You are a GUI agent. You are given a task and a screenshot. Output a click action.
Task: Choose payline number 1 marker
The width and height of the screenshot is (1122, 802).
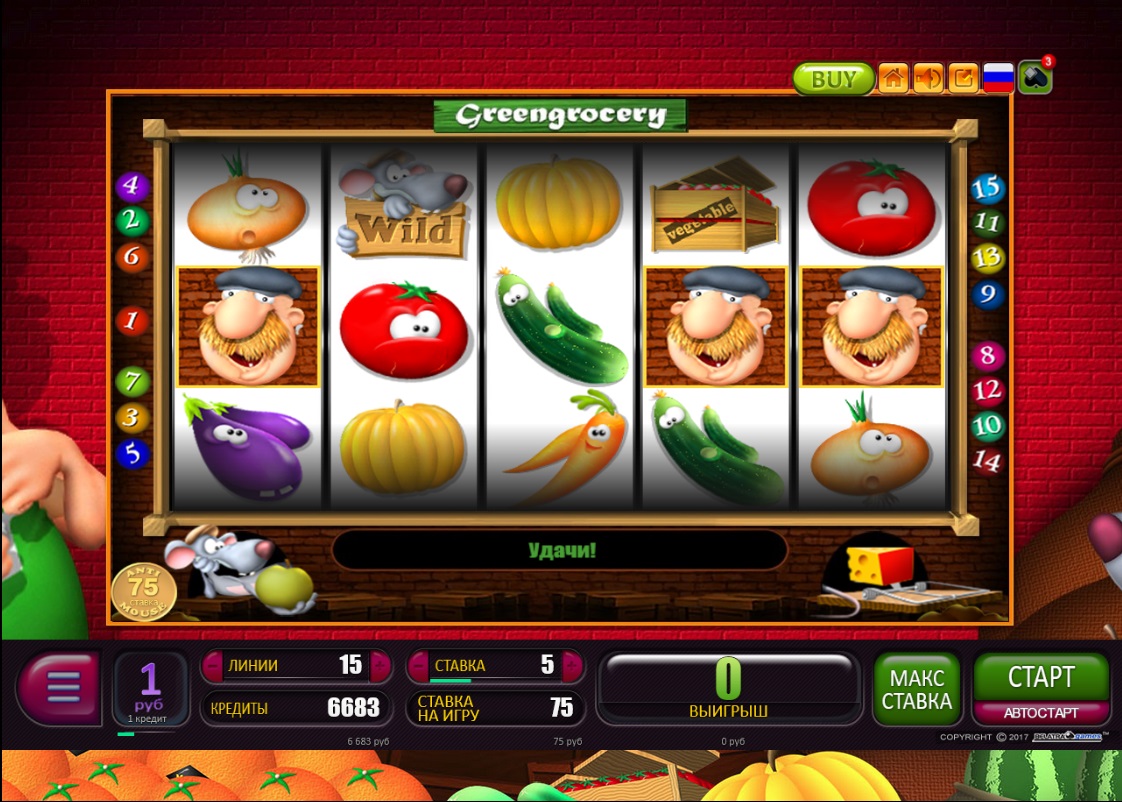[131, 321]
